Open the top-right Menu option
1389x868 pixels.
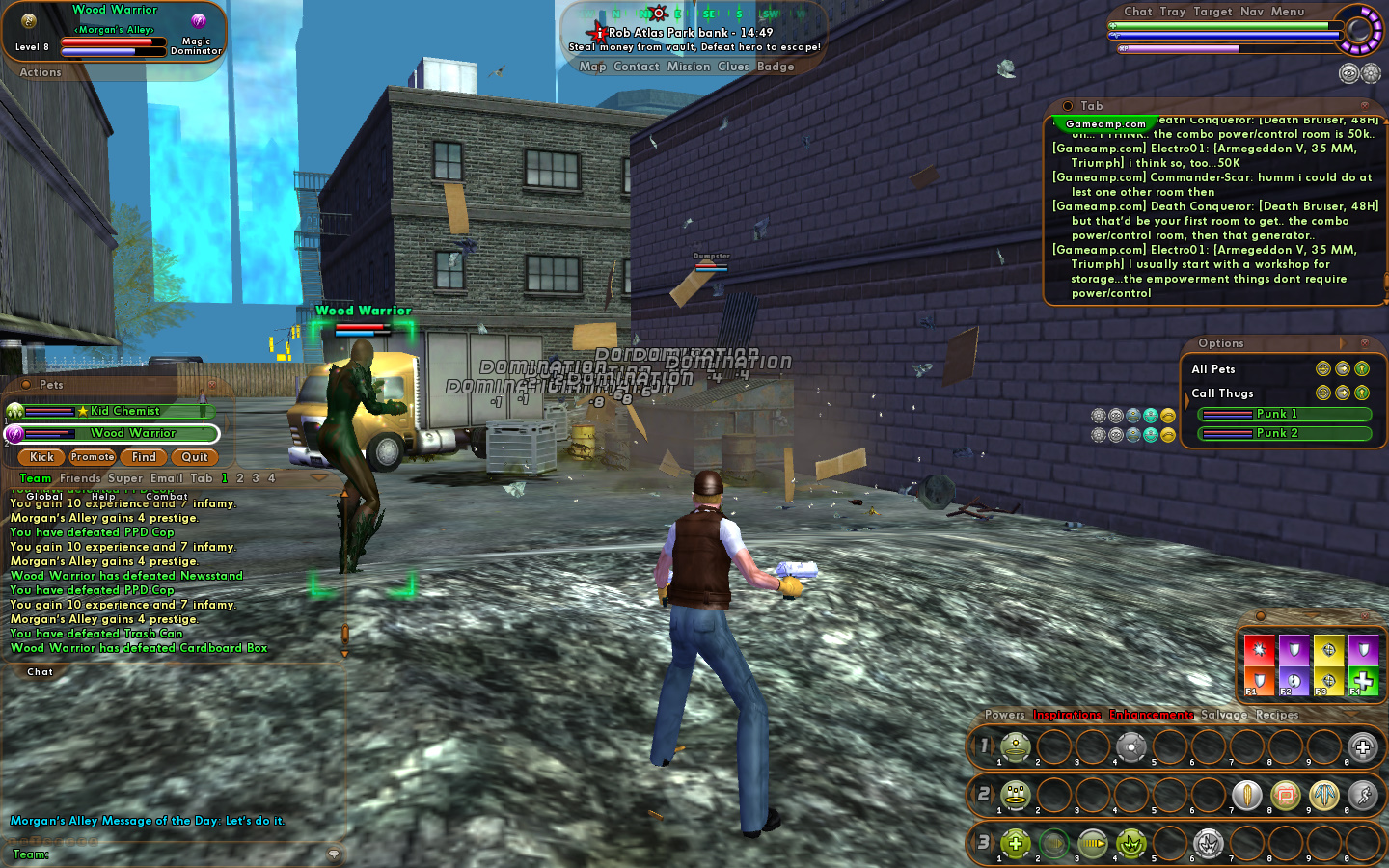point(1288,12)
